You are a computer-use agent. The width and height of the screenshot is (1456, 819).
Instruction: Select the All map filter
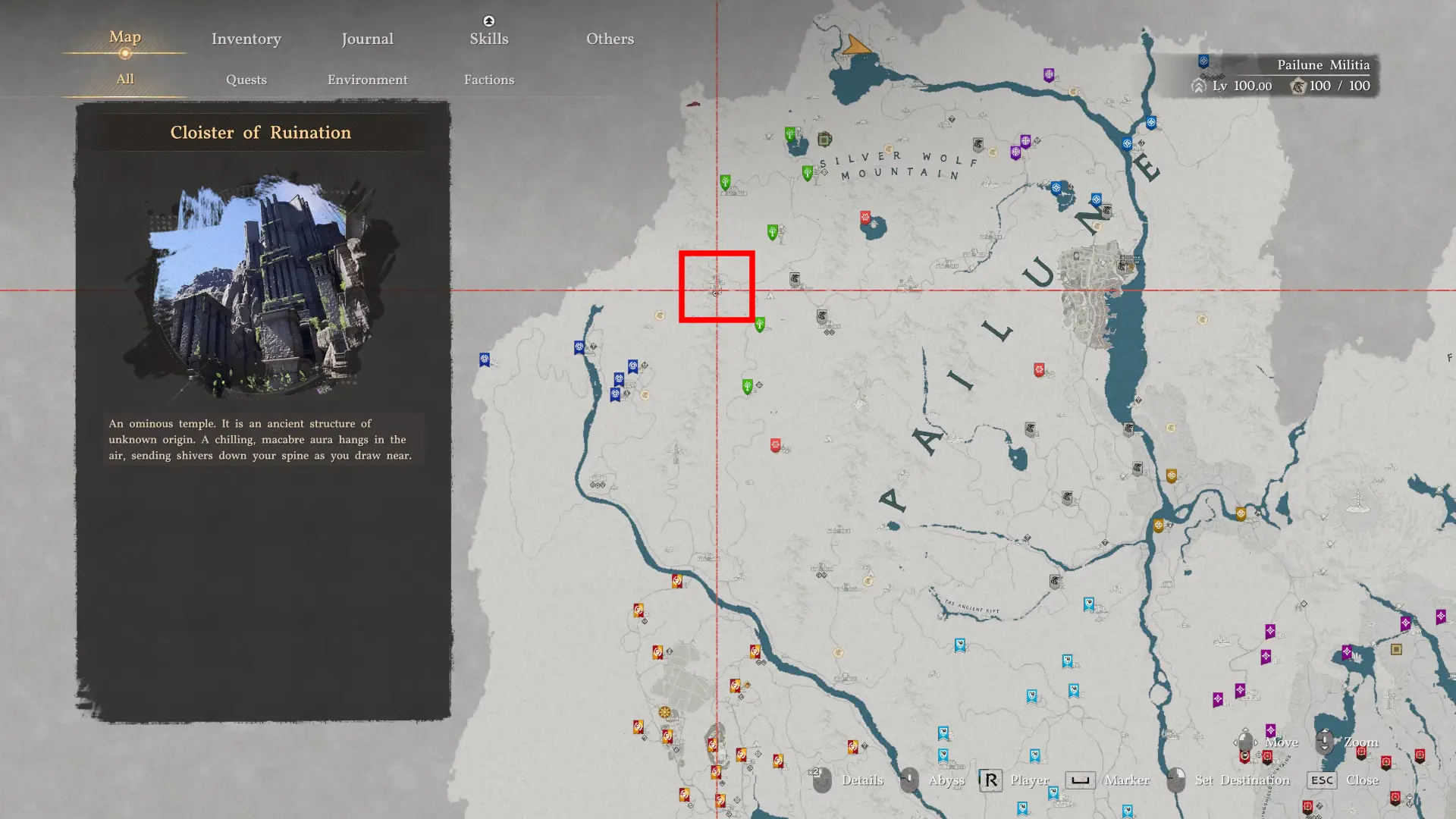125,79
